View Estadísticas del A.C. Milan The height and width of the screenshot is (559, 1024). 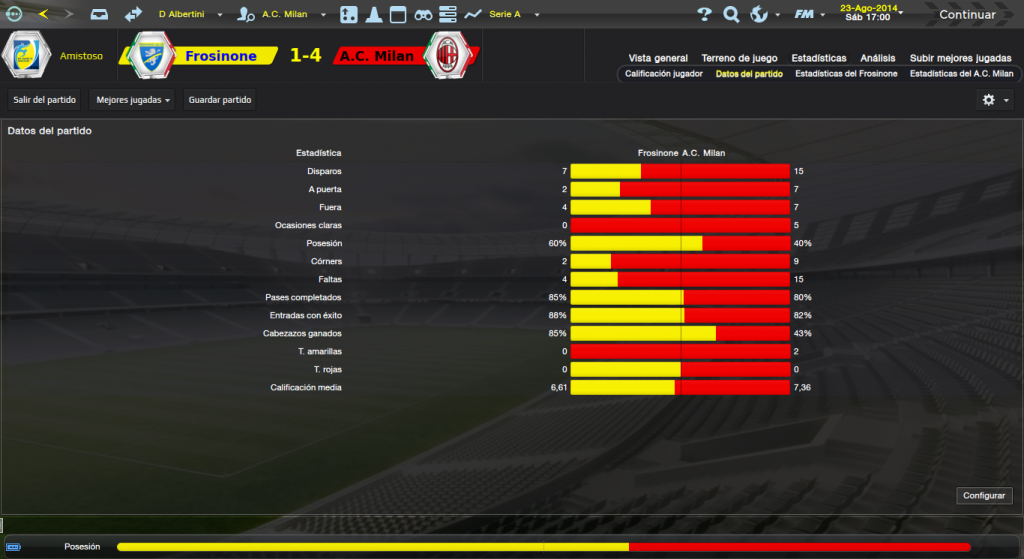(x=961, y=74)
